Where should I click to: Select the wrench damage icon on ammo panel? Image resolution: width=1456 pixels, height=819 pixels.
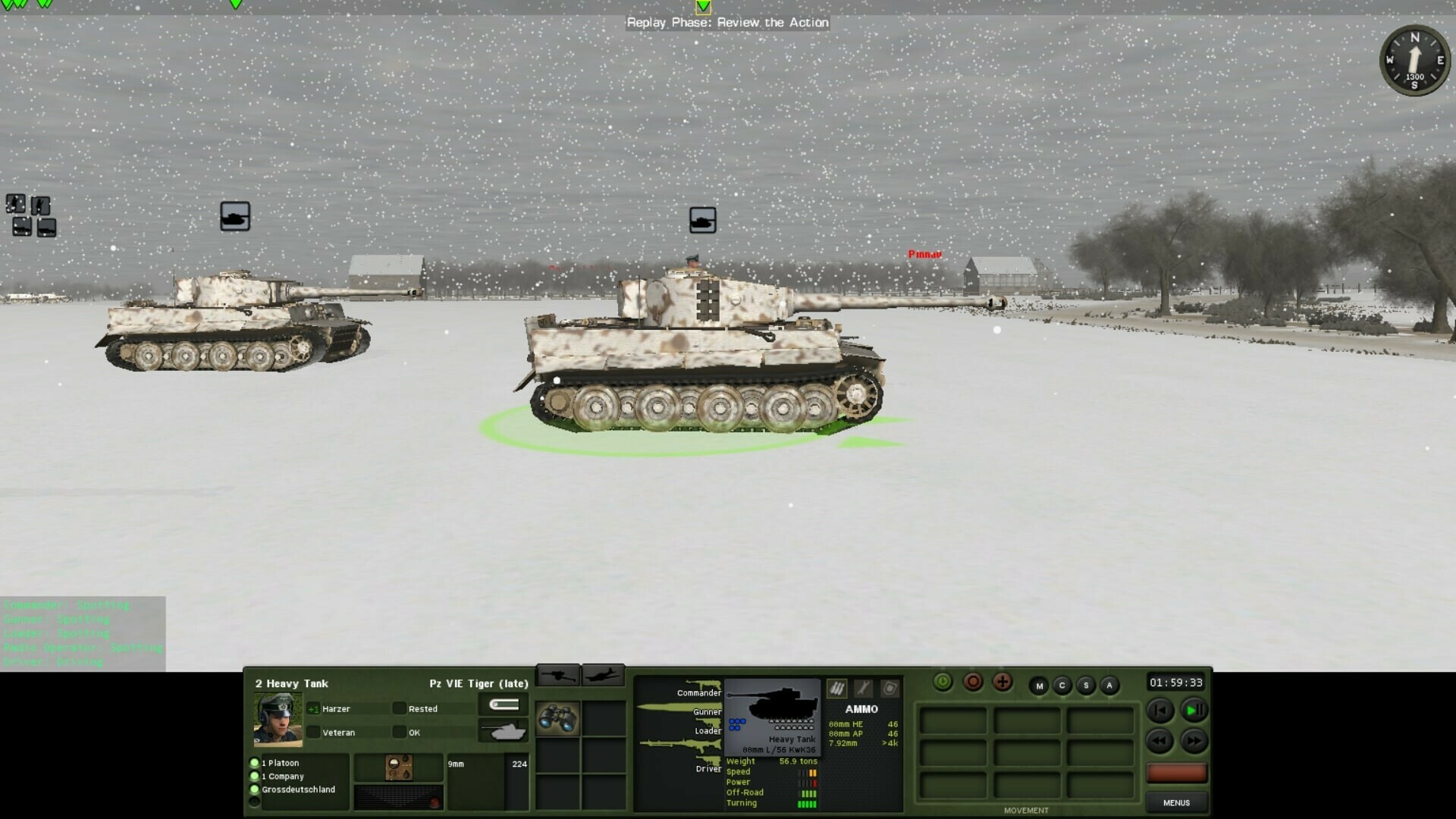[x=865, y=689]
